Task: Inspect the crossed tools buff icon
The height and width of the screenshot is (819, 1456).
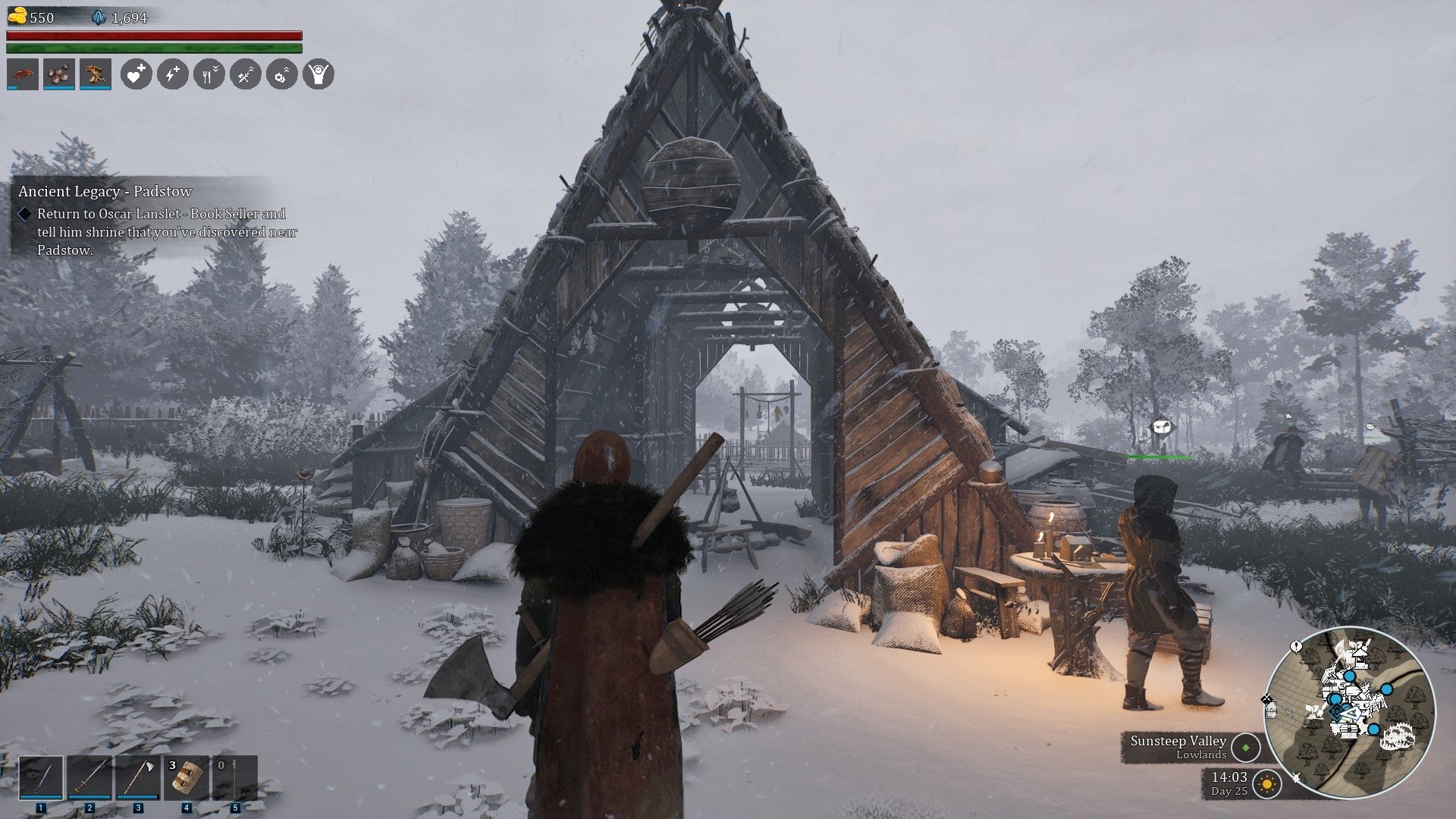Action: tap(245, 74)
